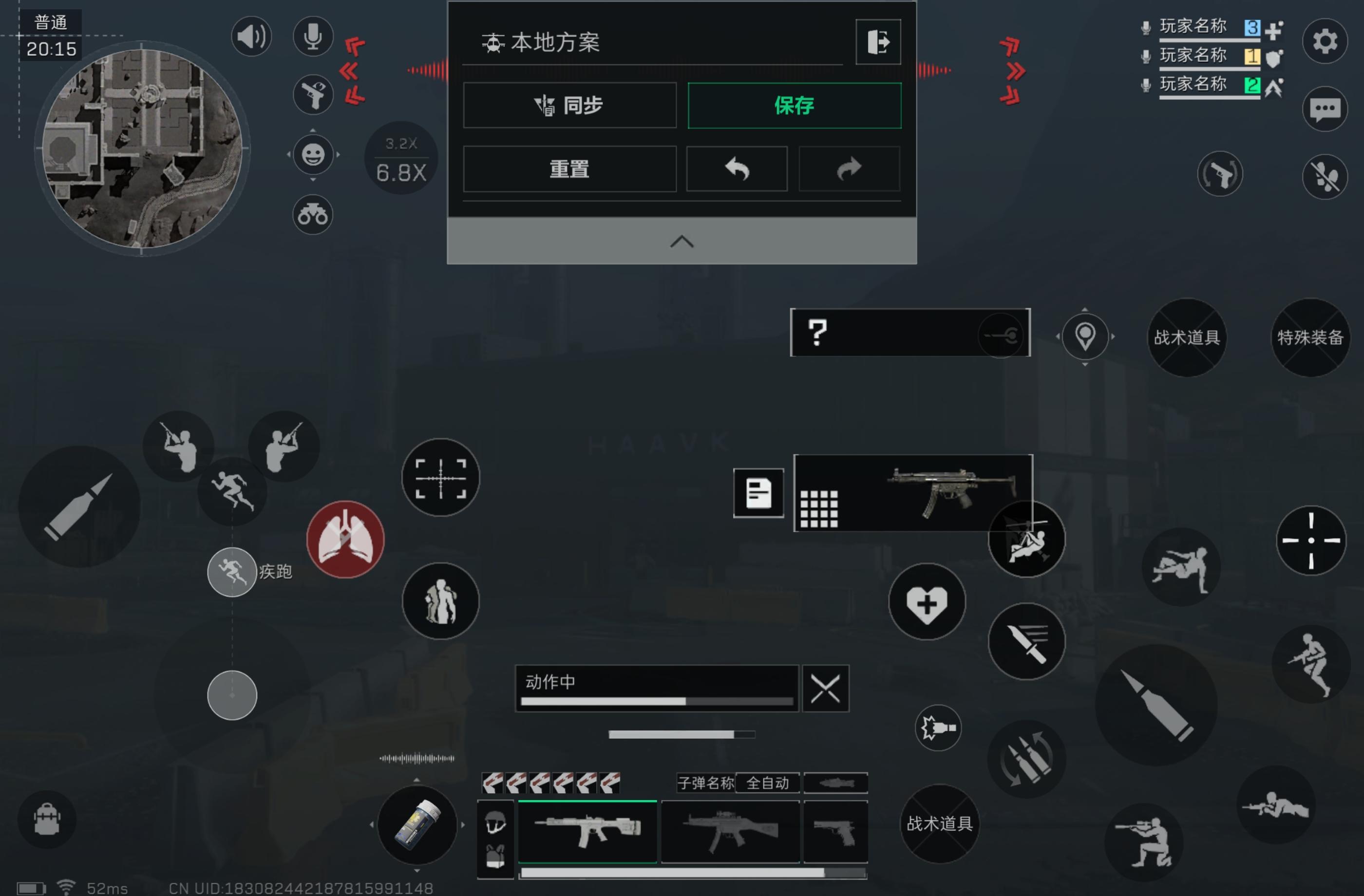Toggle the speaker volume icon
The height and width of the screenshot is (896, 1364).
[251, 36]
